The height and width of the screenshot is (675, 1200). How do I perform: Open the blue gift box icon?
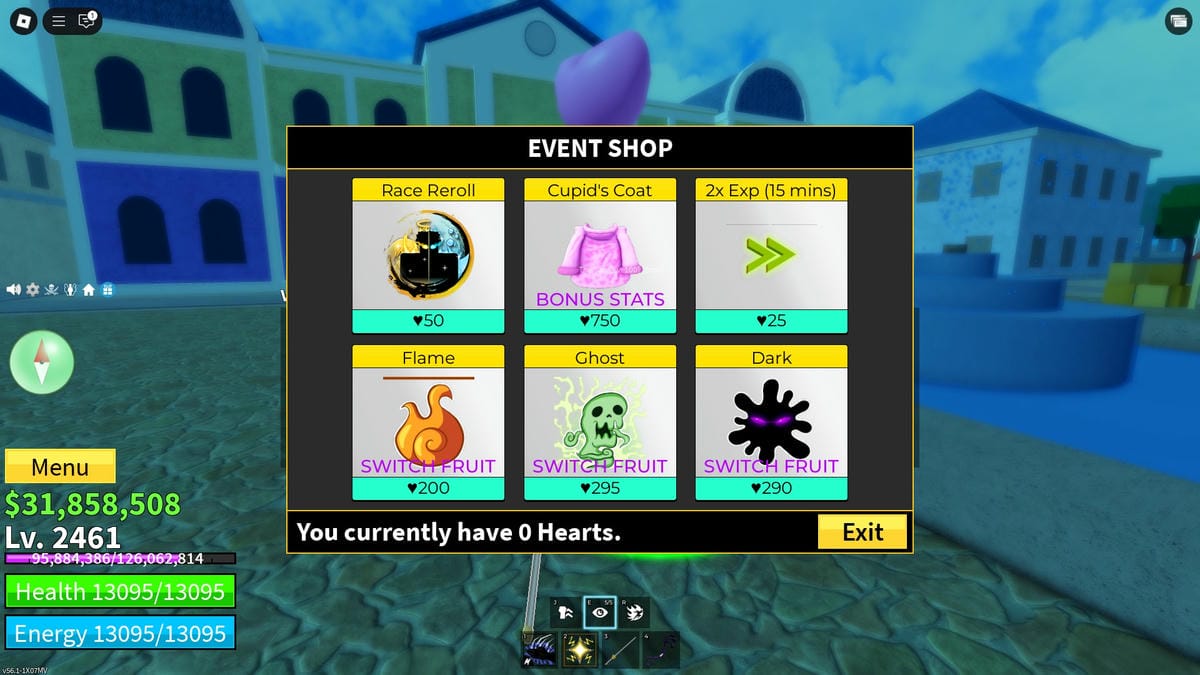pyautogui.click(x=108, y=290)
